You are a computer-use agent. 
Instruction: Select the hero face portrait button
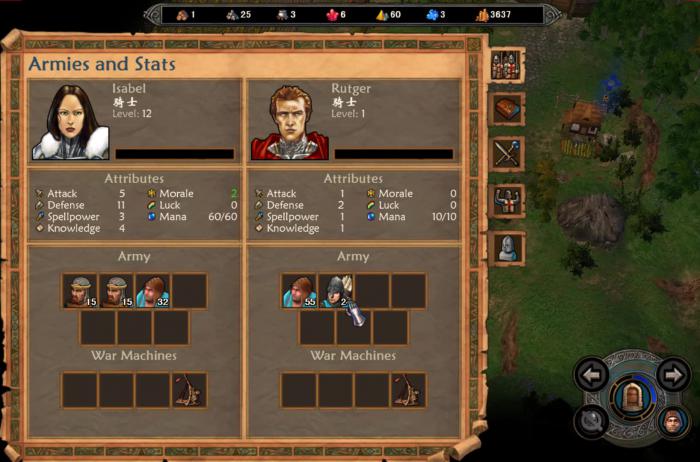point(672,422)
